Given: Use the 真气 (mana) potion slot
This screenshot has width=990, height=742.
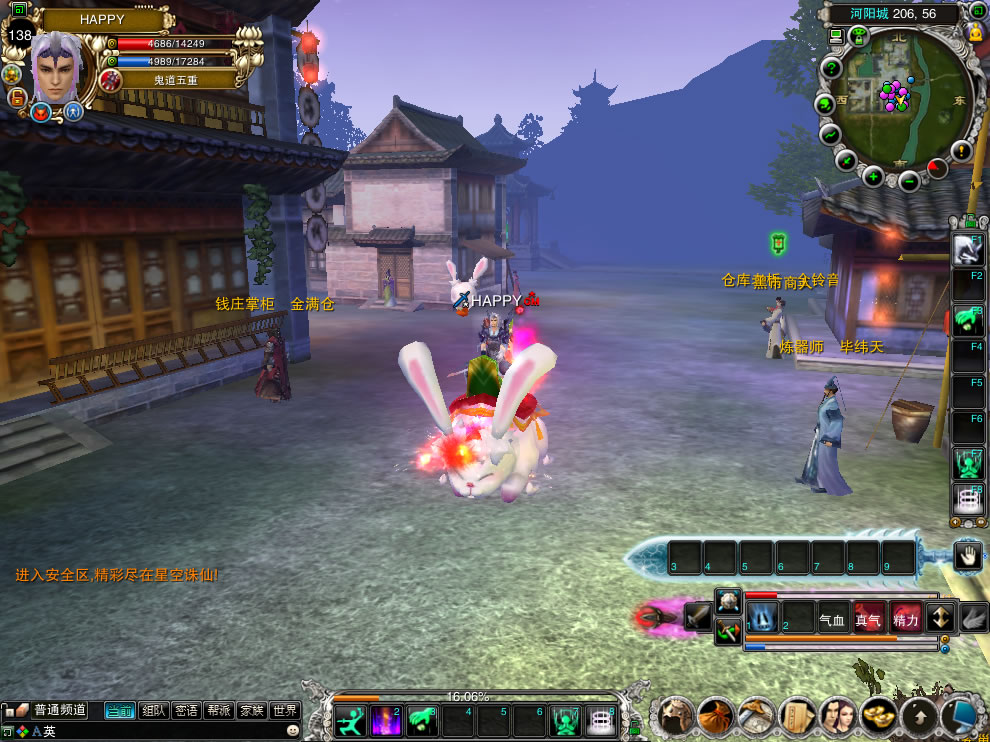Looking at the screenshot, I should (869, 619).
